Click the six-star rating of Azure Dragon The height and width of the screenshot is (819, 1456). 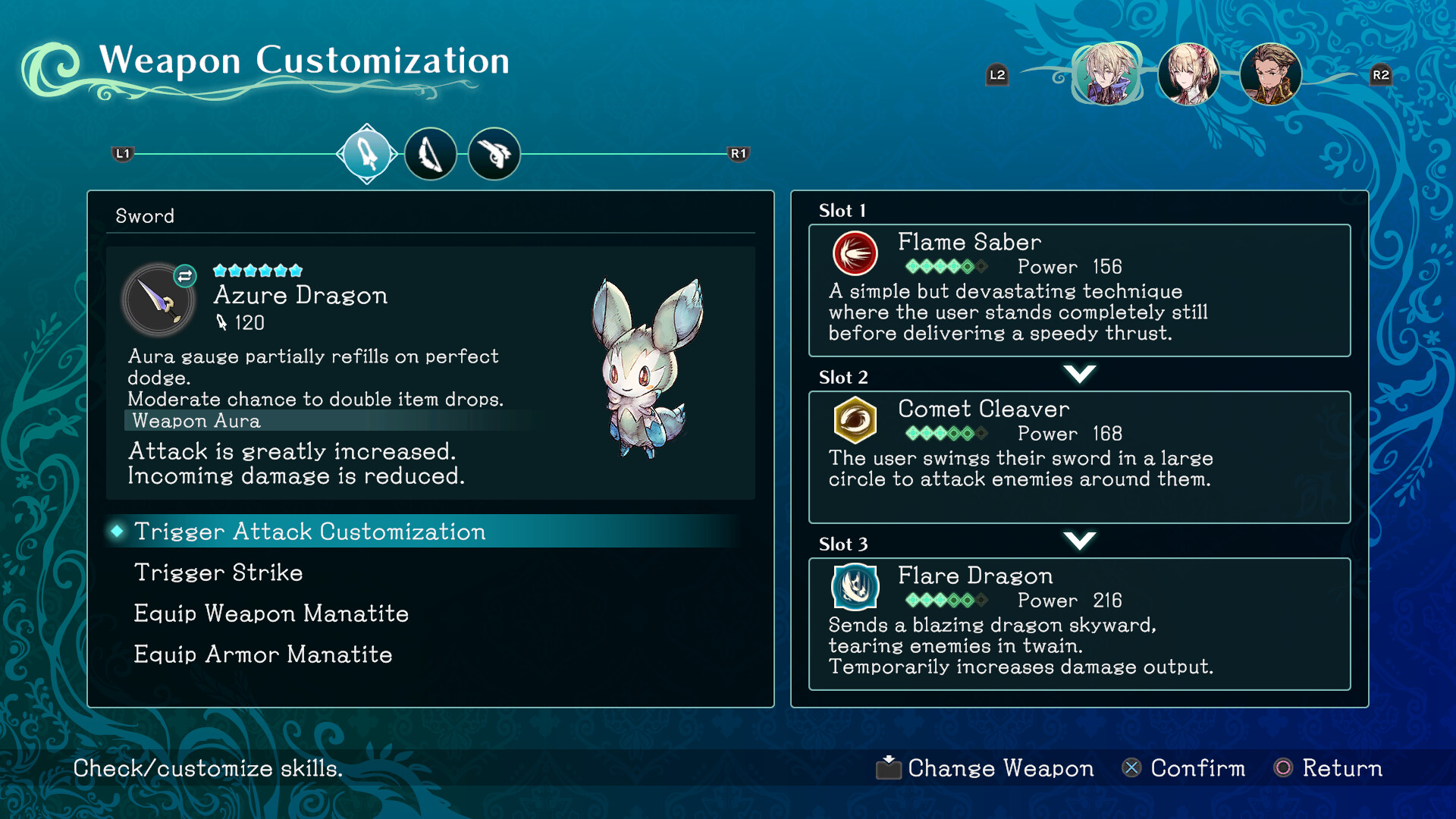coord(258,269)
